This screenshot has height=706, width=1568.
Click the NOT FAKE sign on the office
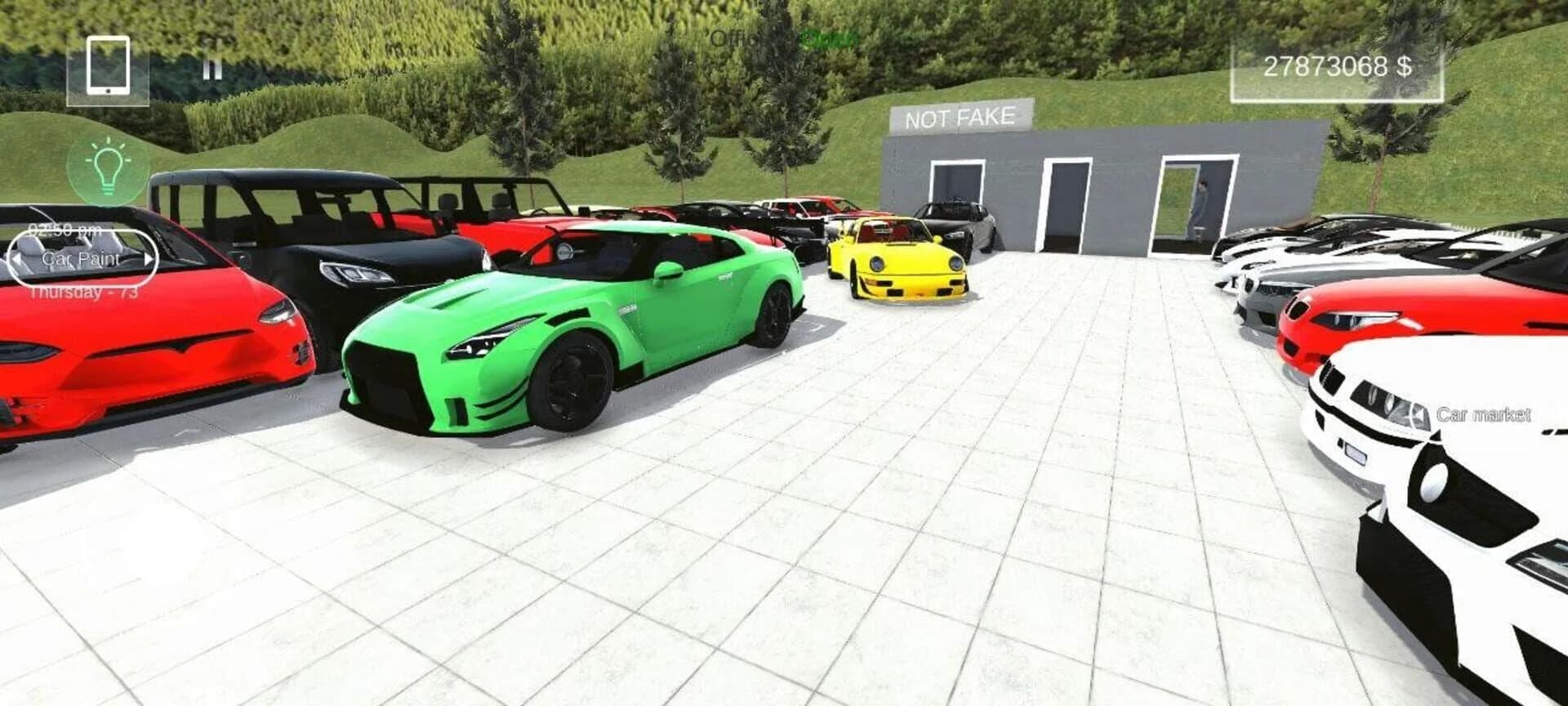(x=960, y=116)
